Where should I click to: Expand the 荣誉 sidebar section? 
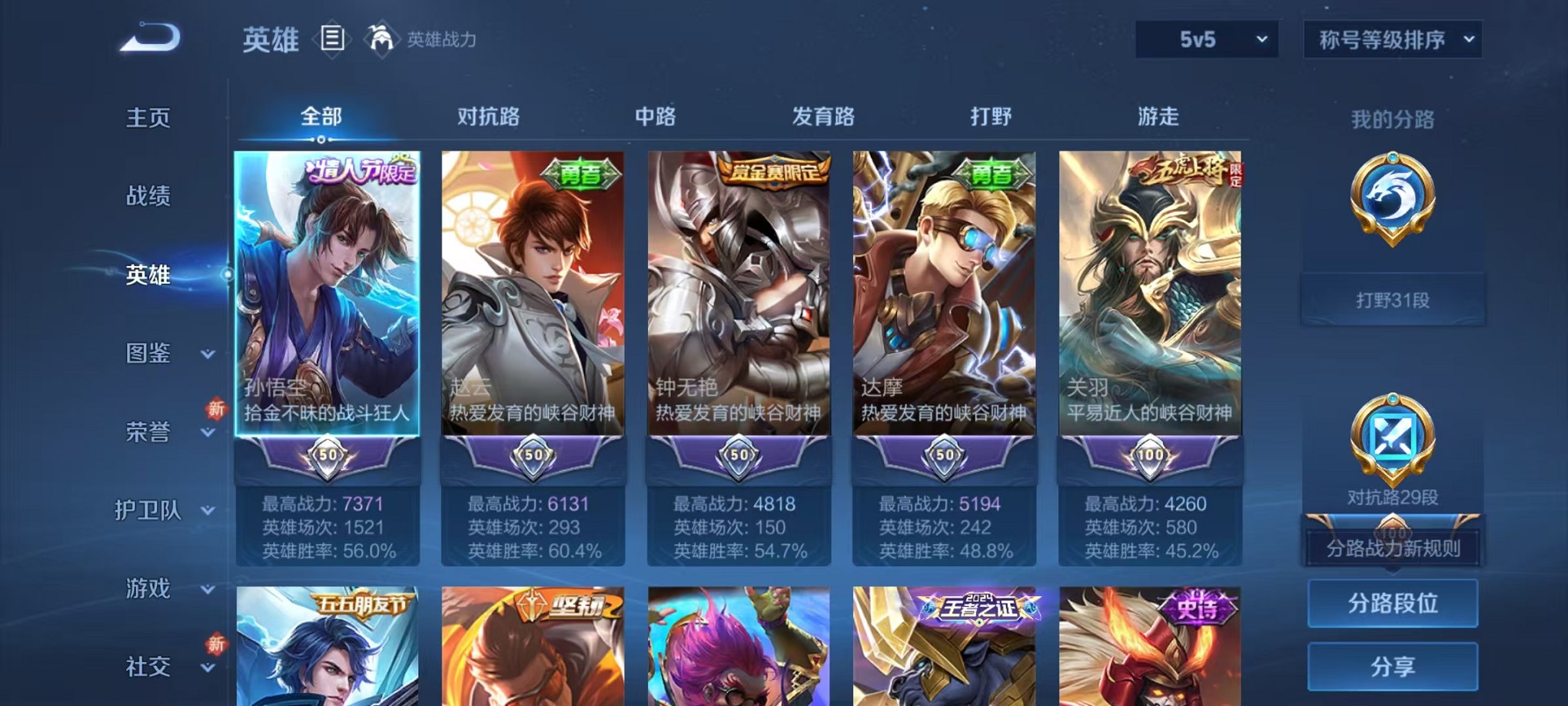[148, 432]
